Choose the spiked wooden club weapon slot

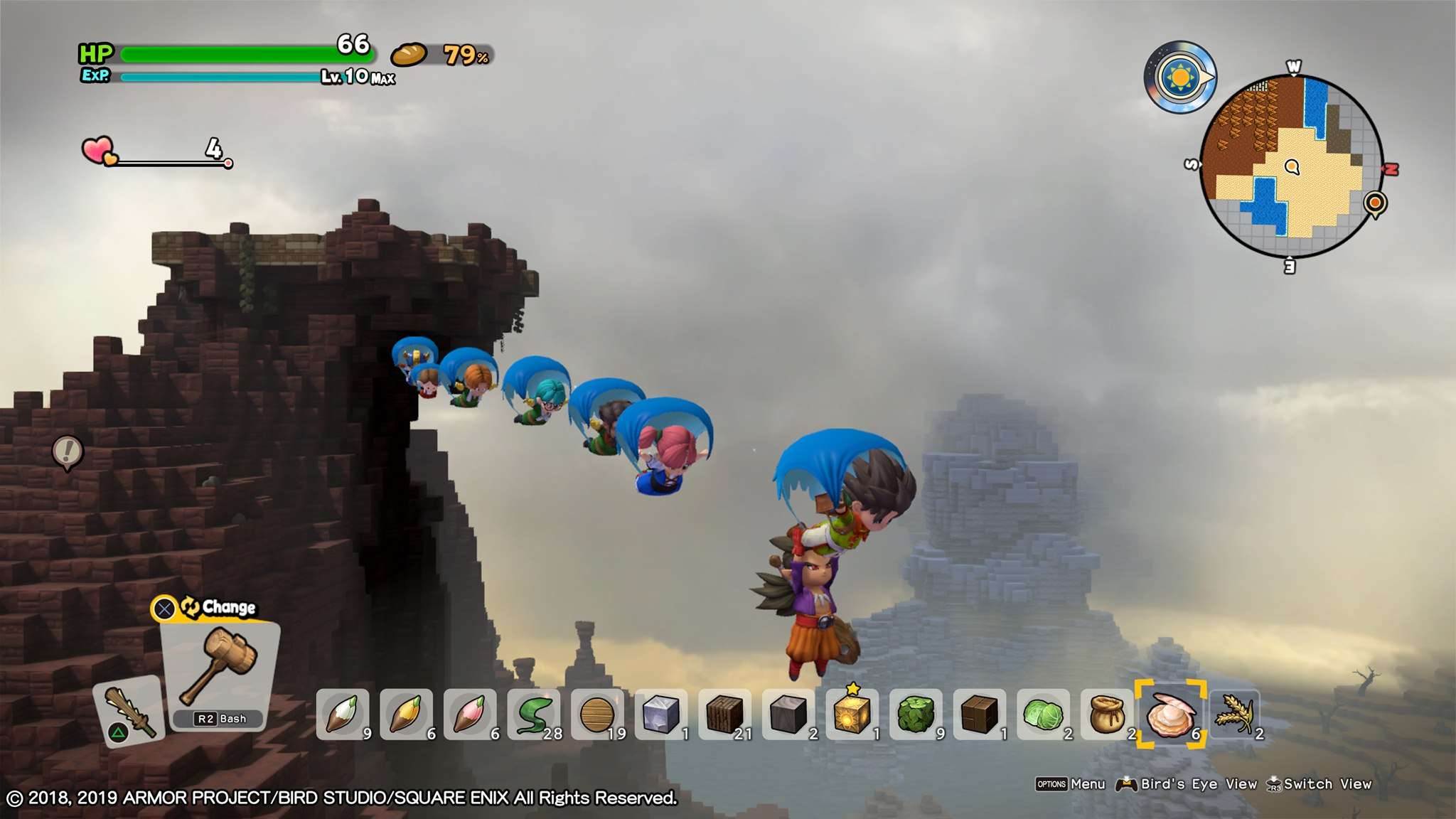coord(129,710)
